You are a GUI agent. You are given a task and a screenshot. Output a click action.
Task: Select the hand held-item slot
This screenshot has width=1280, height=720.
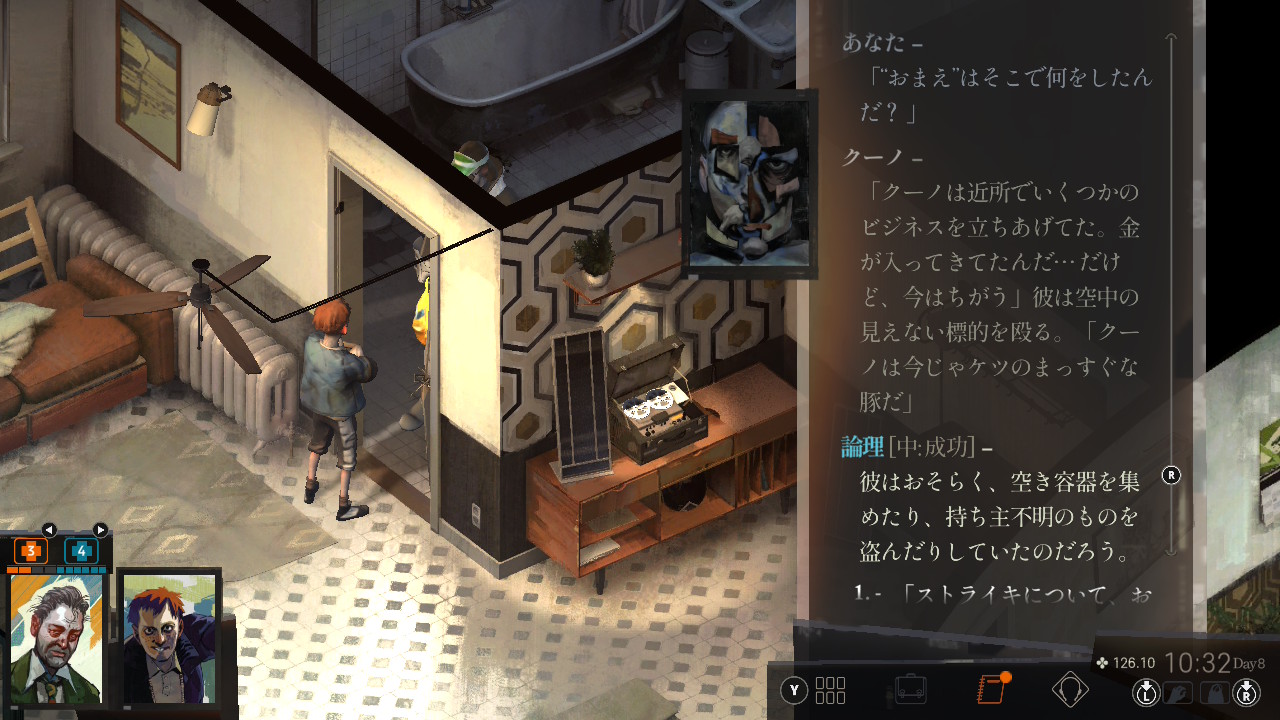click(1180, 692)
